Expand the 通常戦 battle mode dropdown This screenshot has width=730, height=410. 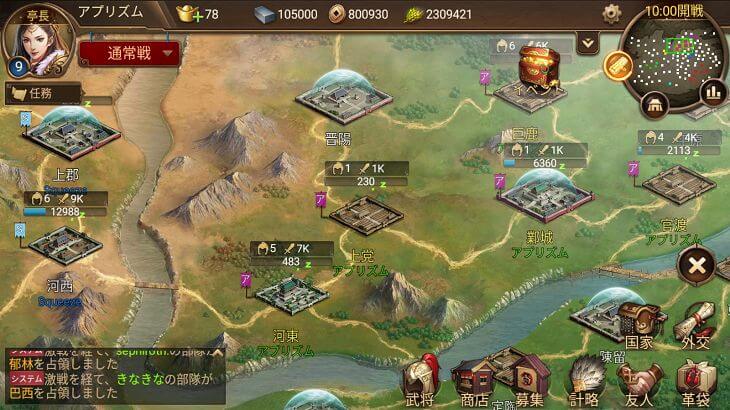tap(129, 53)
